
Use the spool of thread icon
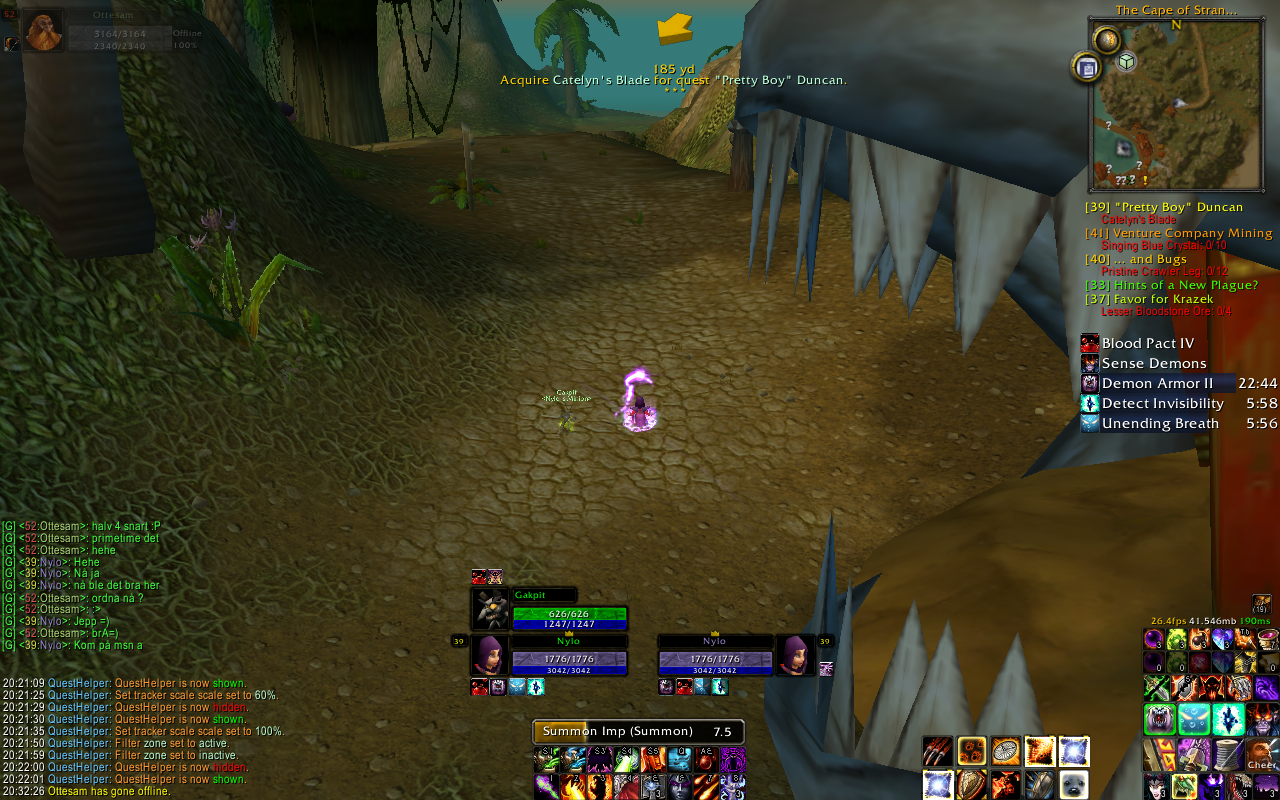coord(1227,752)
